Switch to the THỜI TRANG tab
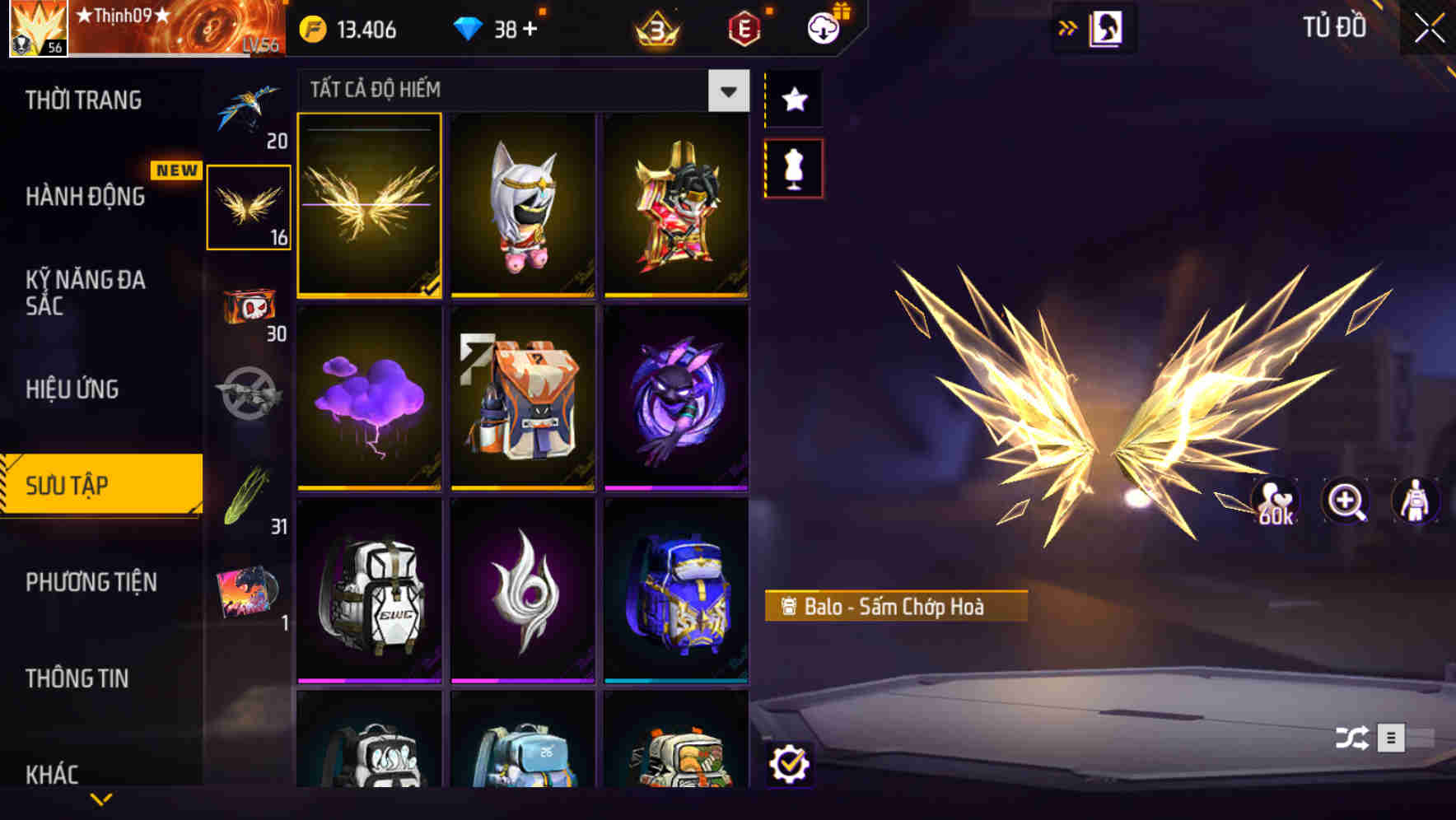The width and height of the screenshot is (1456, 820). click(85, 100)
